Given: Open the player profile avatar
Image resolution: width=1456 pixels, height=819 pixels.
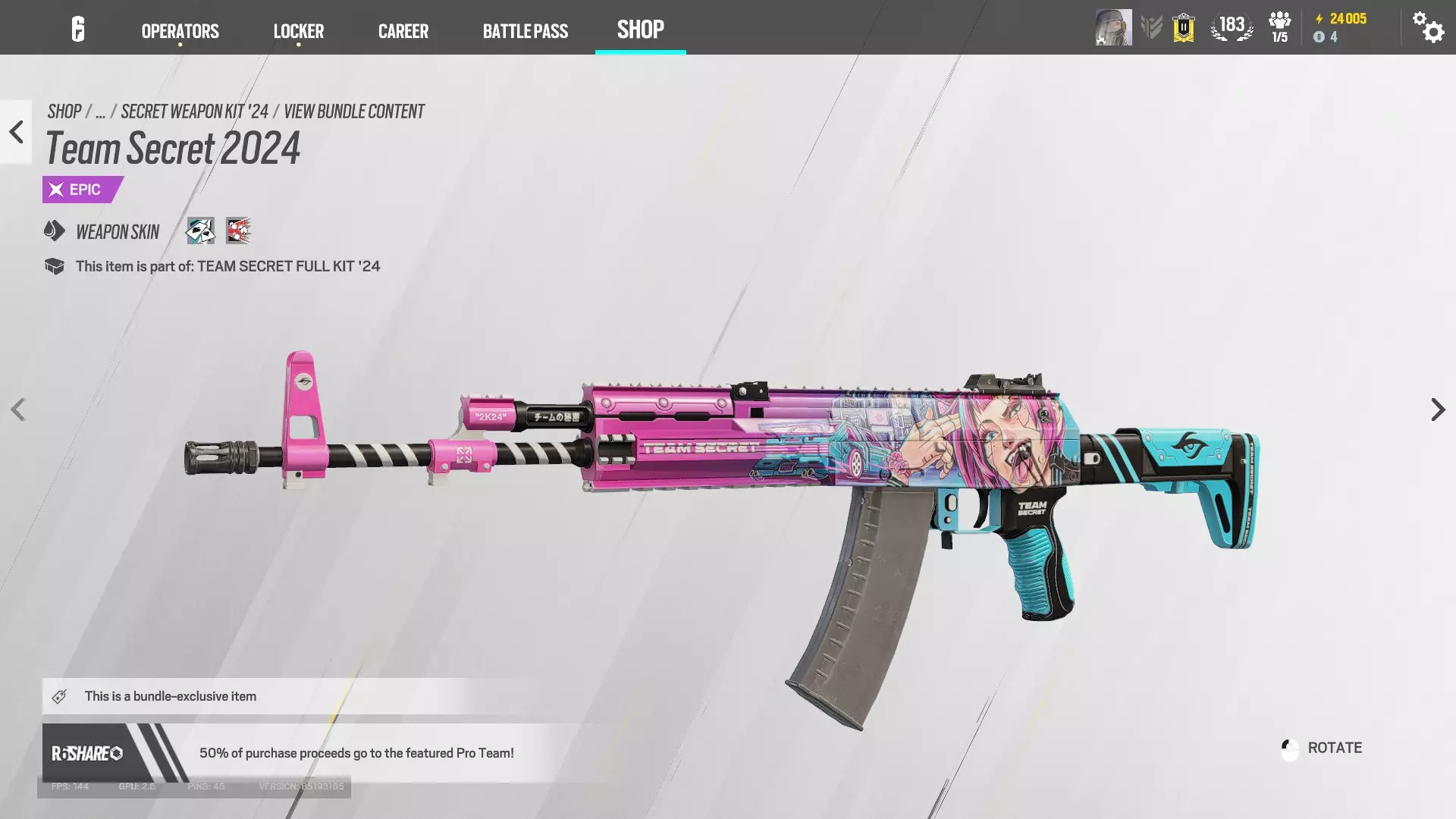Looking at the screenshot, I should tap(1113, 27).
